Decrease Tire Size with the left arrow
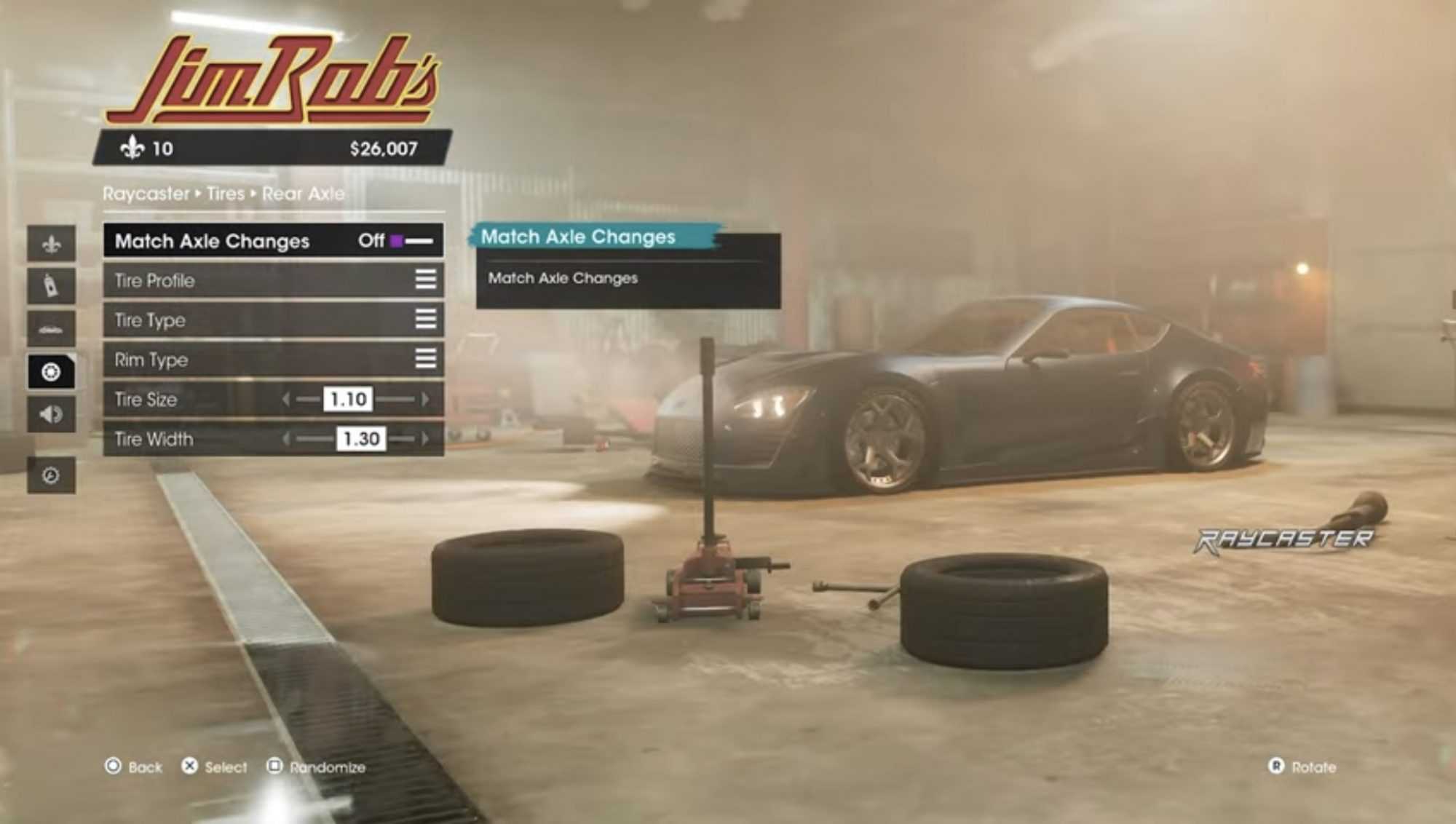Viewport: 1456px width, 824px height. pos(286,399)
